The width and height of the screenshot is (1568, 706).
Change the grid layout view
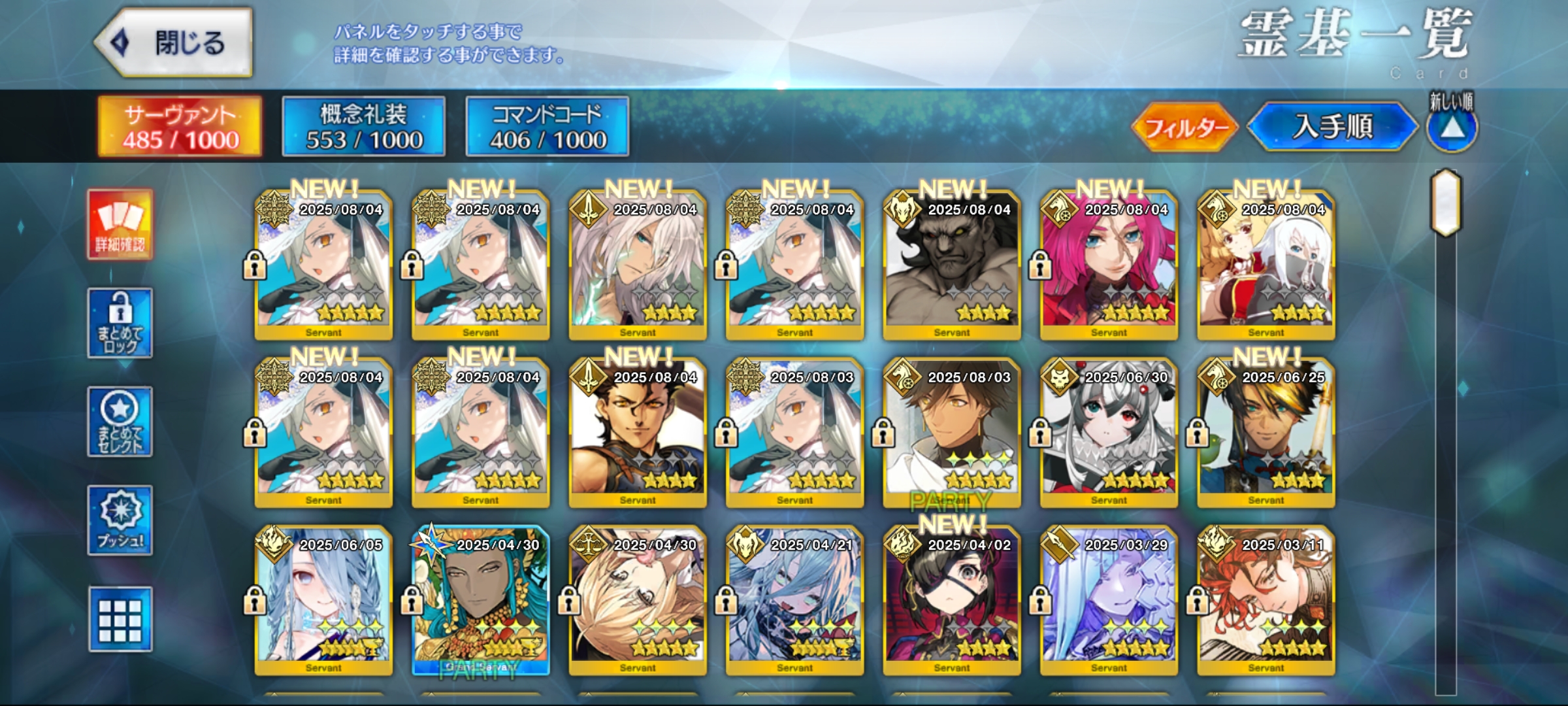tap(120, 619)
